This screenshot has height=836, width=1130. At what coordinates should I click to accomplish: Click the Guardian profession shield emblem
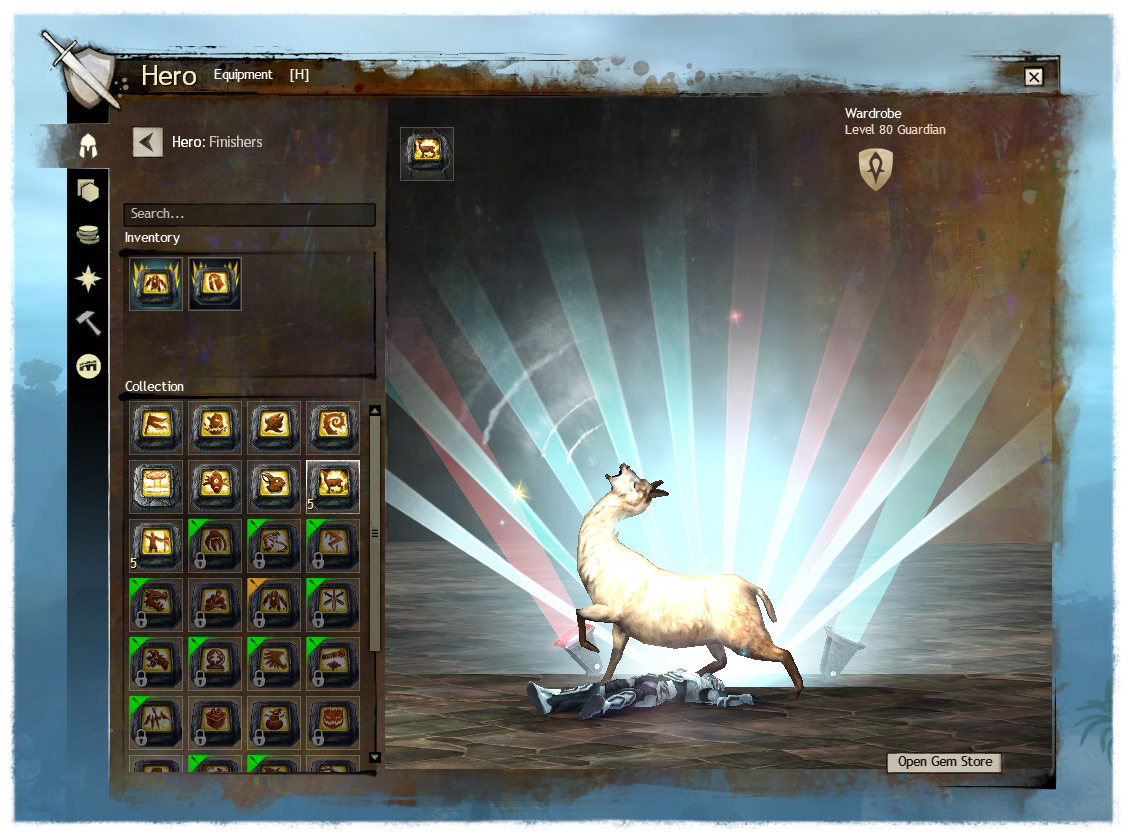(876, 169)
